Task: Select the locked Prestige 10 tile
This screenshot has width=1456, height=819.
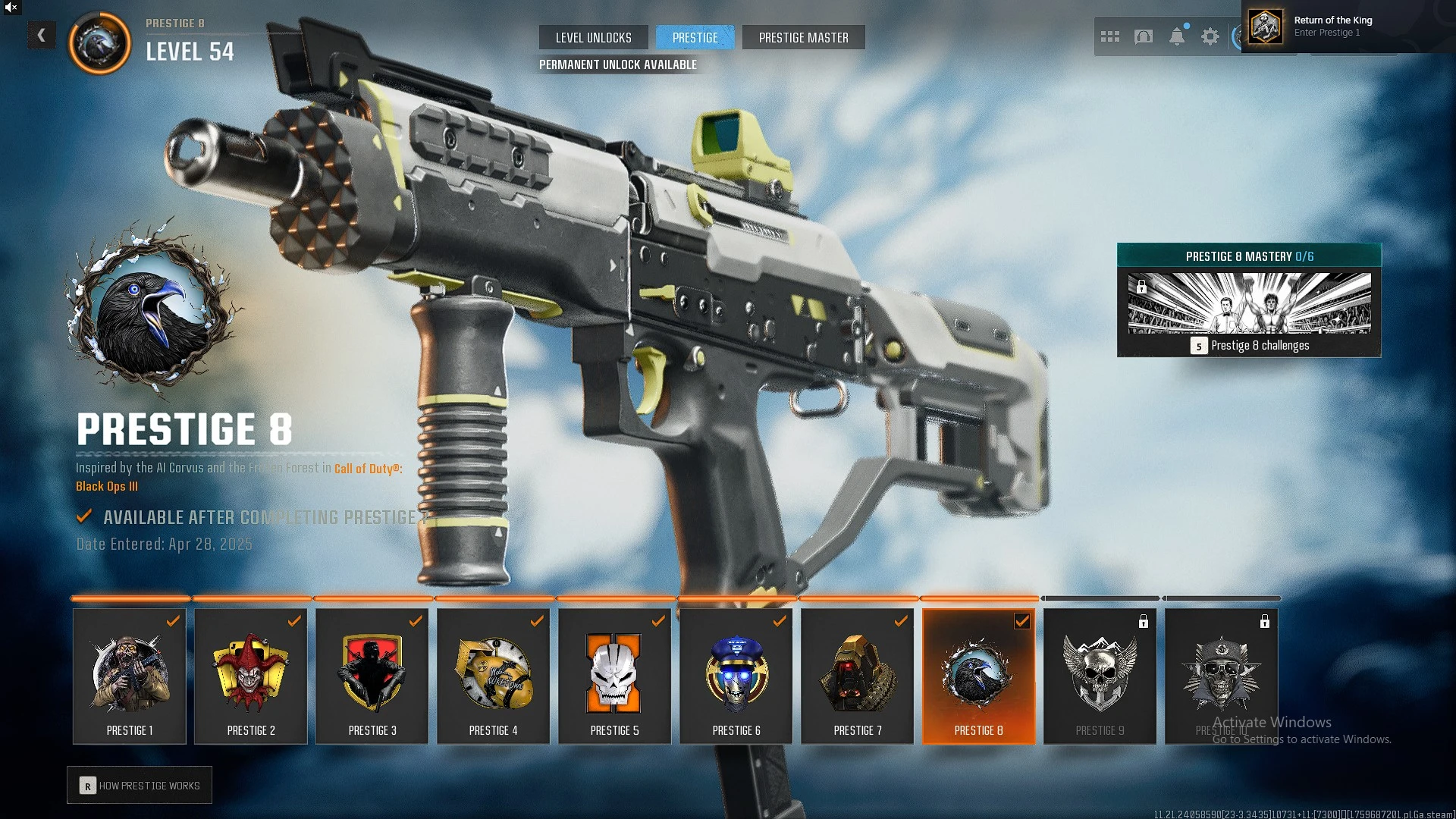Action: (x=1222, y=676)
